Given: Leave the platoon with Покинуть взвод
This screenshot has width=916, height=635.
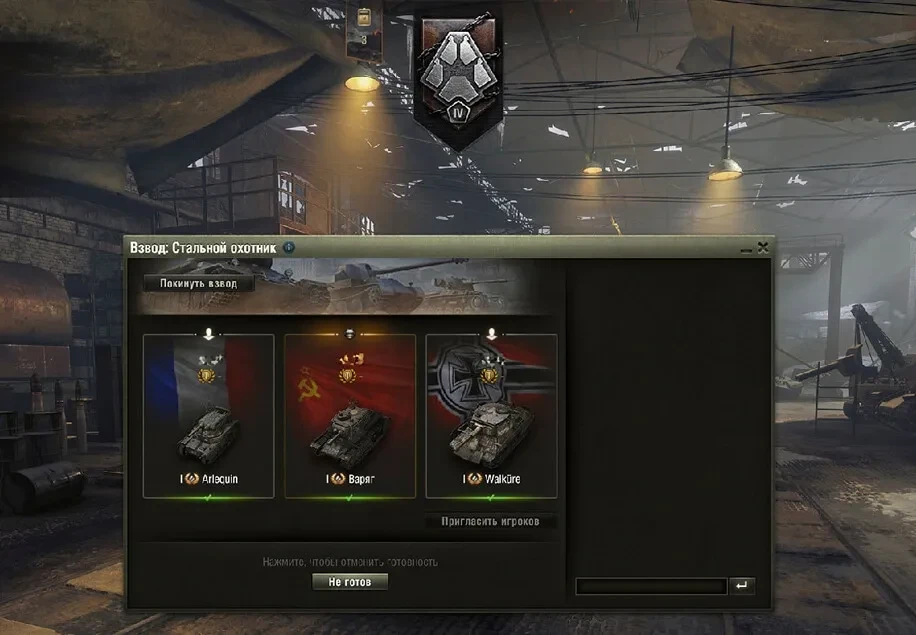Looking at the screenshot, I should point(199,283).
